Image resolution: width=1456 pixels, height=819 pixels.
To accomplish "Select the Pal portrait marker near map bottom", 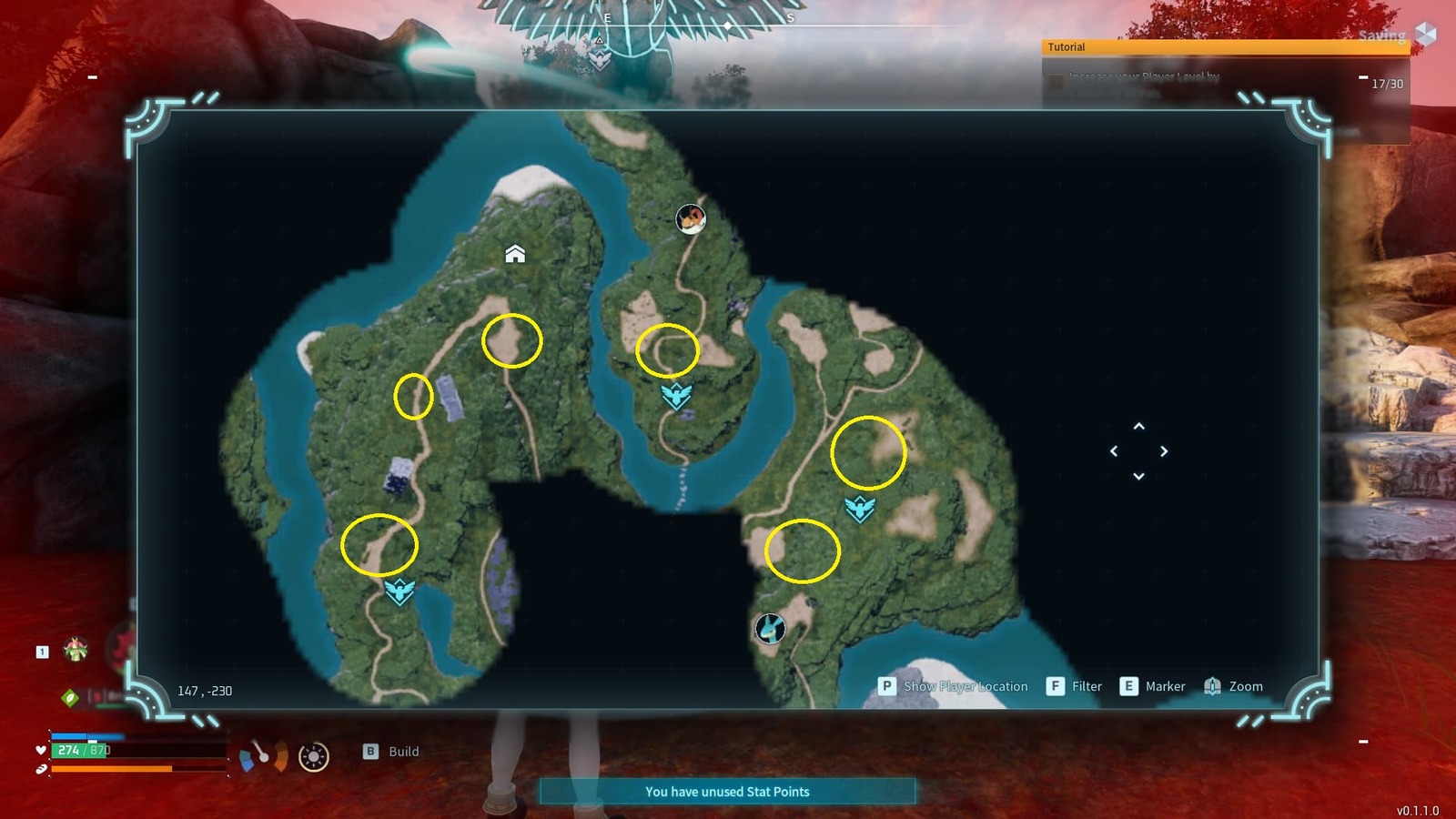I will coord(770,627).
